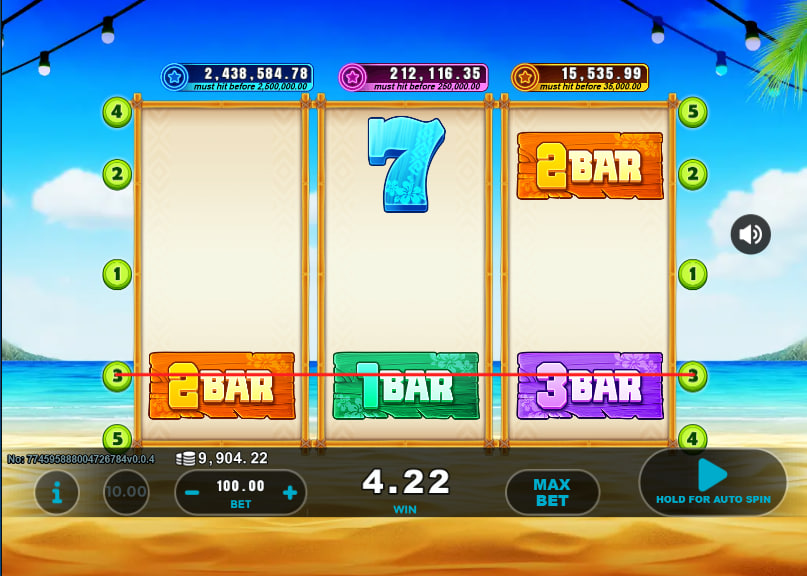Open the game info panel
This screenshot has width=807, height=576.
(57, 492)
